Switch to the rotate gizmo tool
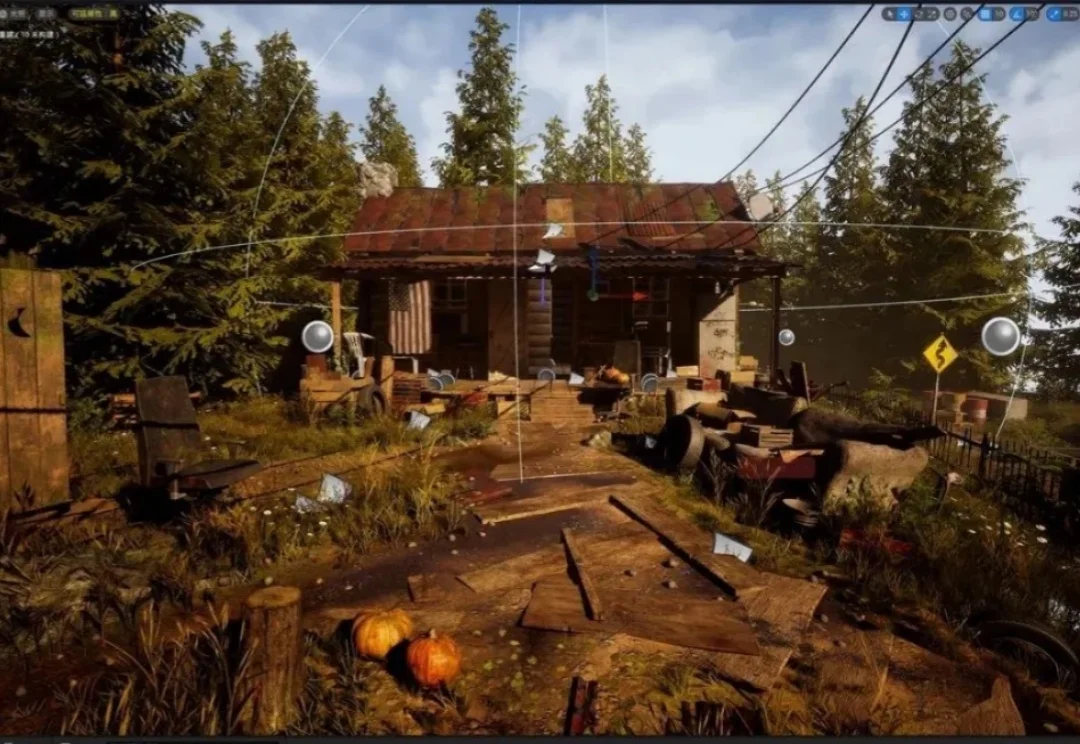Viewport: 1080px width, 744px height. click(x=919, y=14)
